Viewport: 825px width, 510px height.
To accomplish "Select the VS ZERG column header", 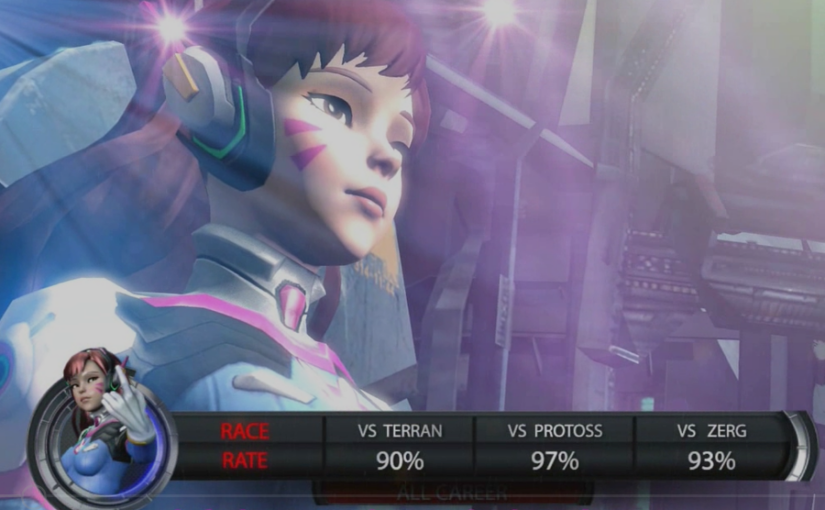I will pyautogui.click(x=711, y=431).
